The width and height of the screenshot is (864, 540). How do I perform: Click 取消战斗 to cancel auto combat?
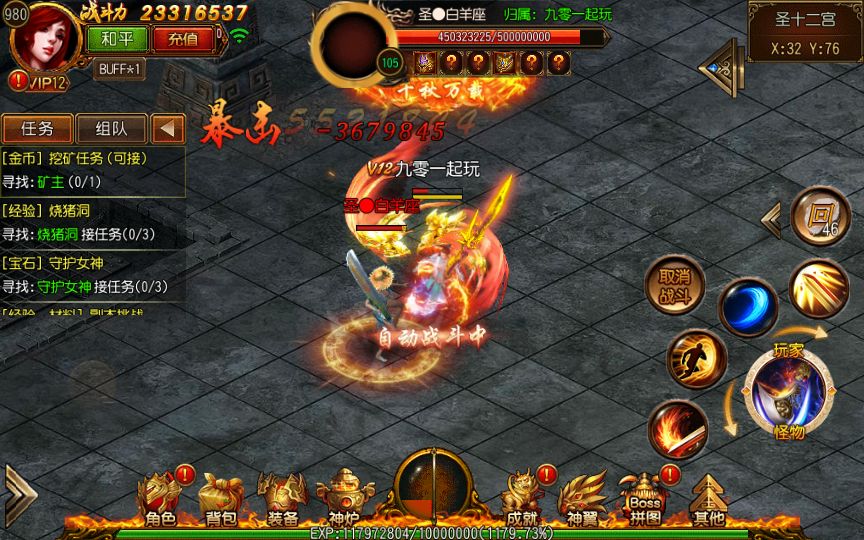[675, 285]
